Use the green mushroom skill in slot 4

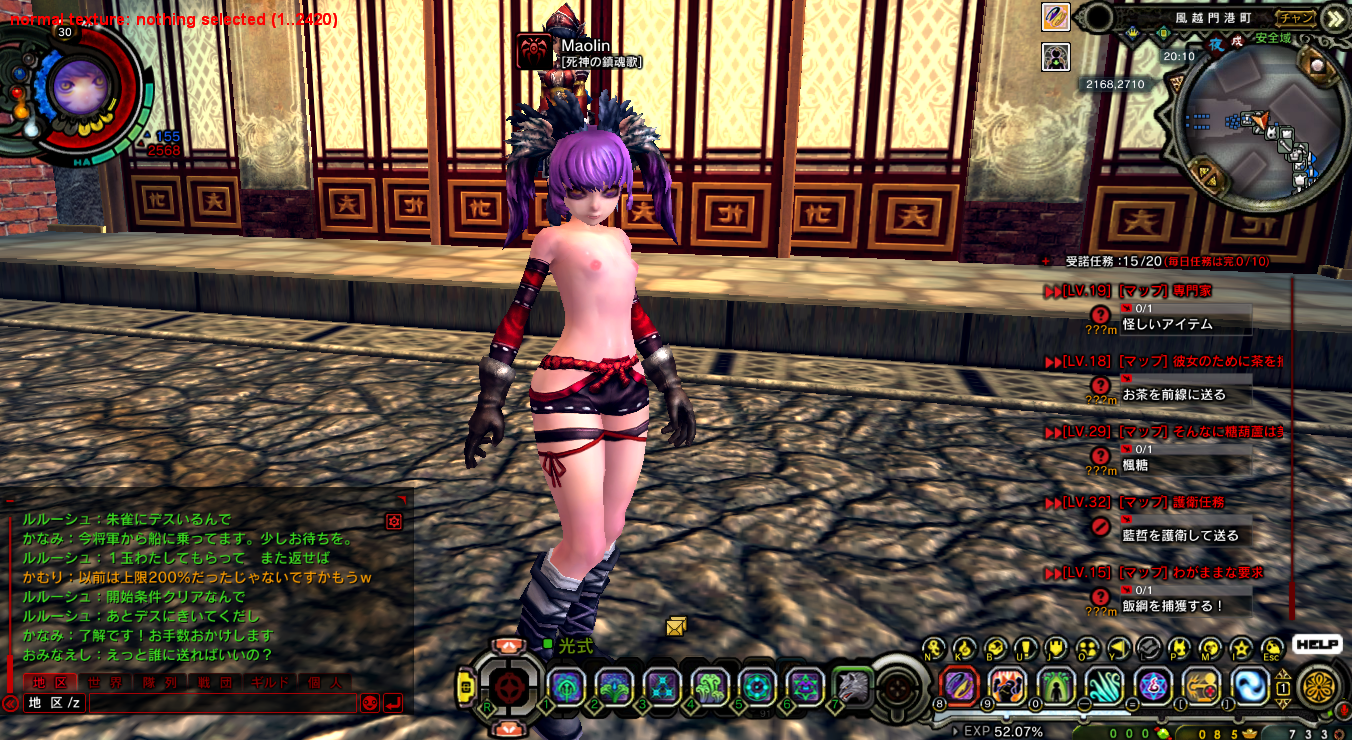click(708, 687)
